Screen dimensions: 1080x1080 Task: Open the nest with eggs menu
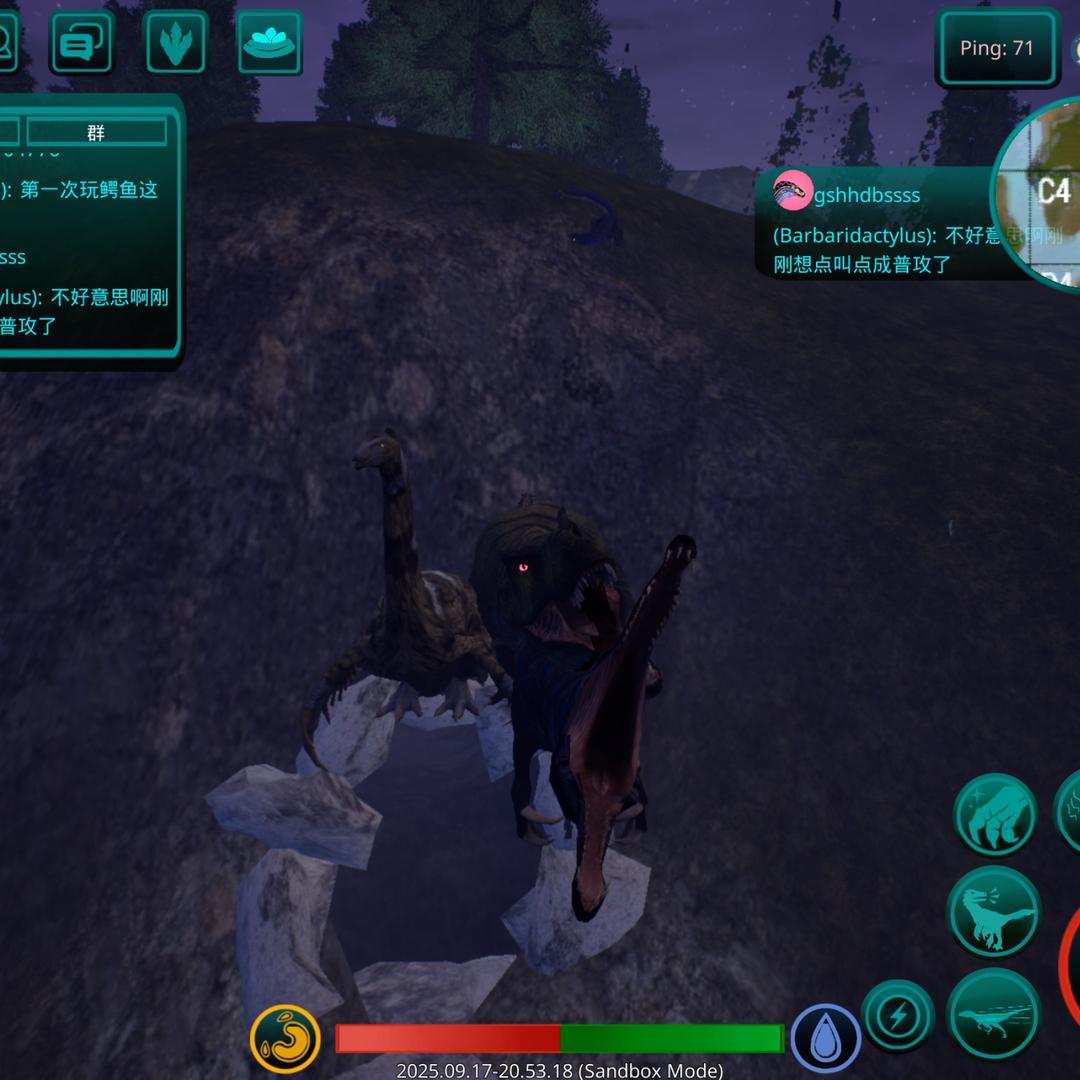pyautogui.click(x=269, y=43)
